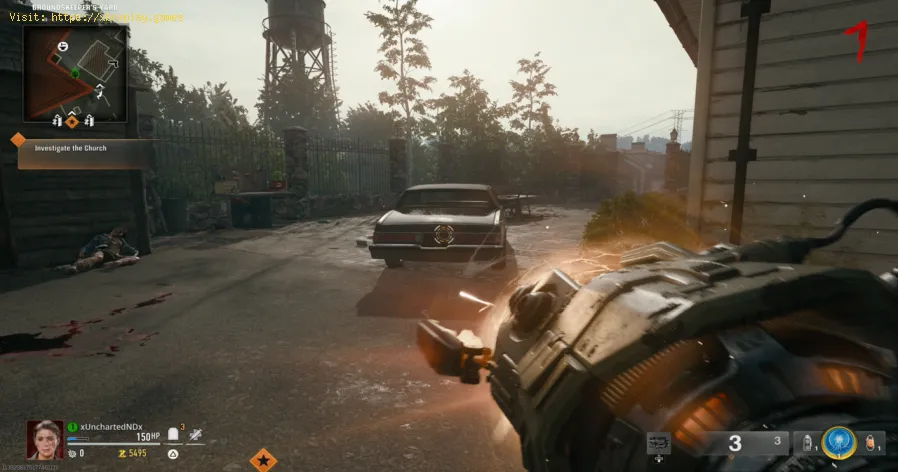Viewport: 898px width, 472px height.
Task: Open the minimap in the corner
Action: [75, 73]
